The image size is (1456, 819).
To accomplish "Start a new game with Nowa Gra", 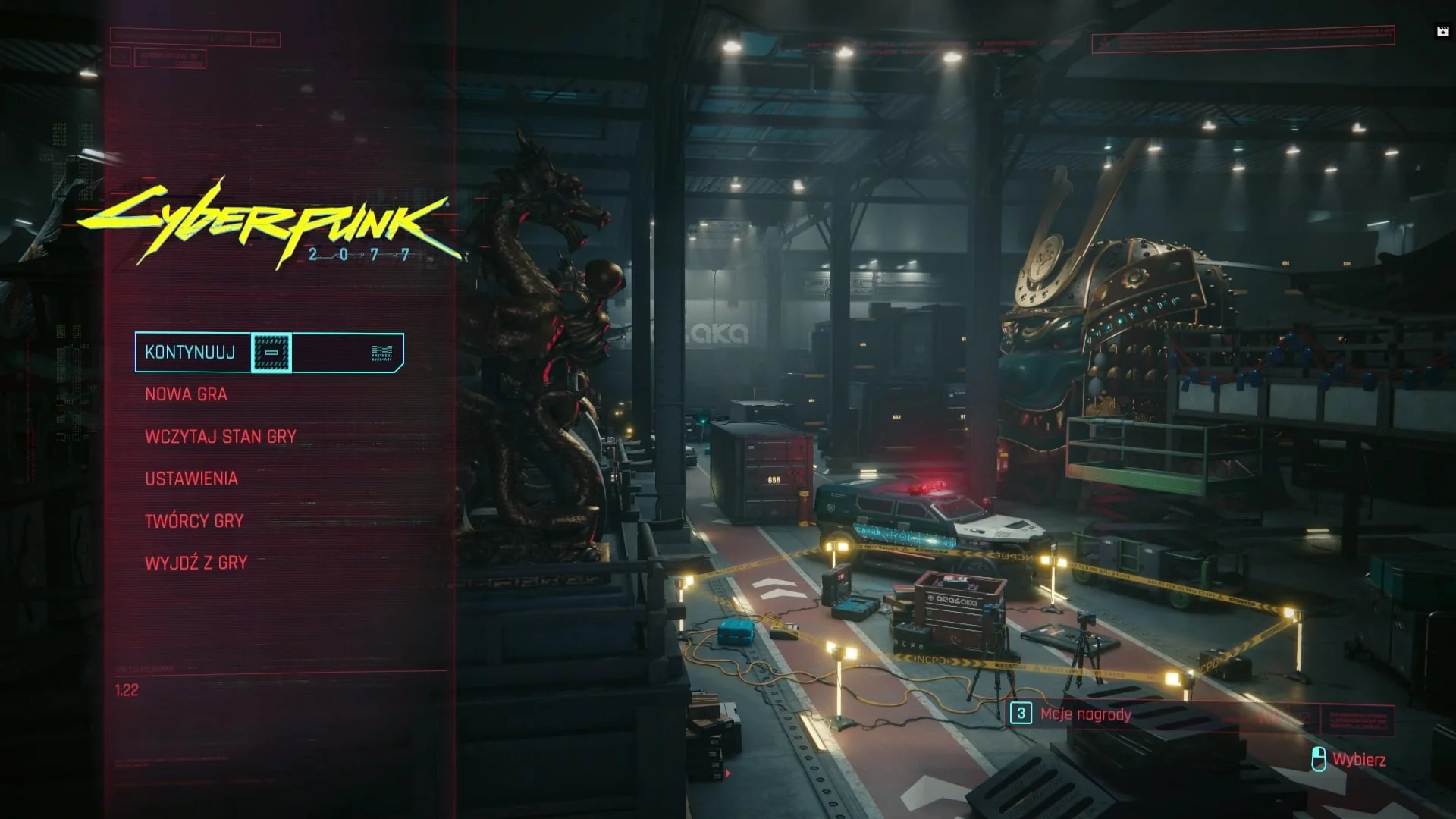I will 187,394.
